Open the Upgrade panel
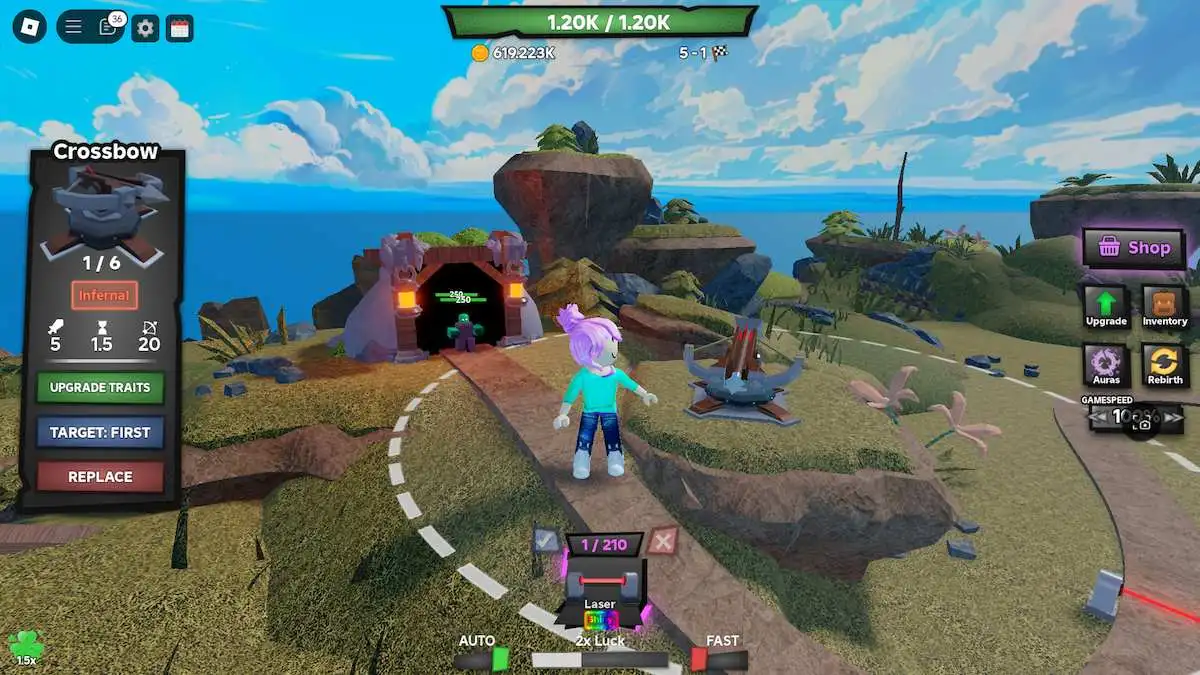1200x675 pixels. [x=1106, y=306]
